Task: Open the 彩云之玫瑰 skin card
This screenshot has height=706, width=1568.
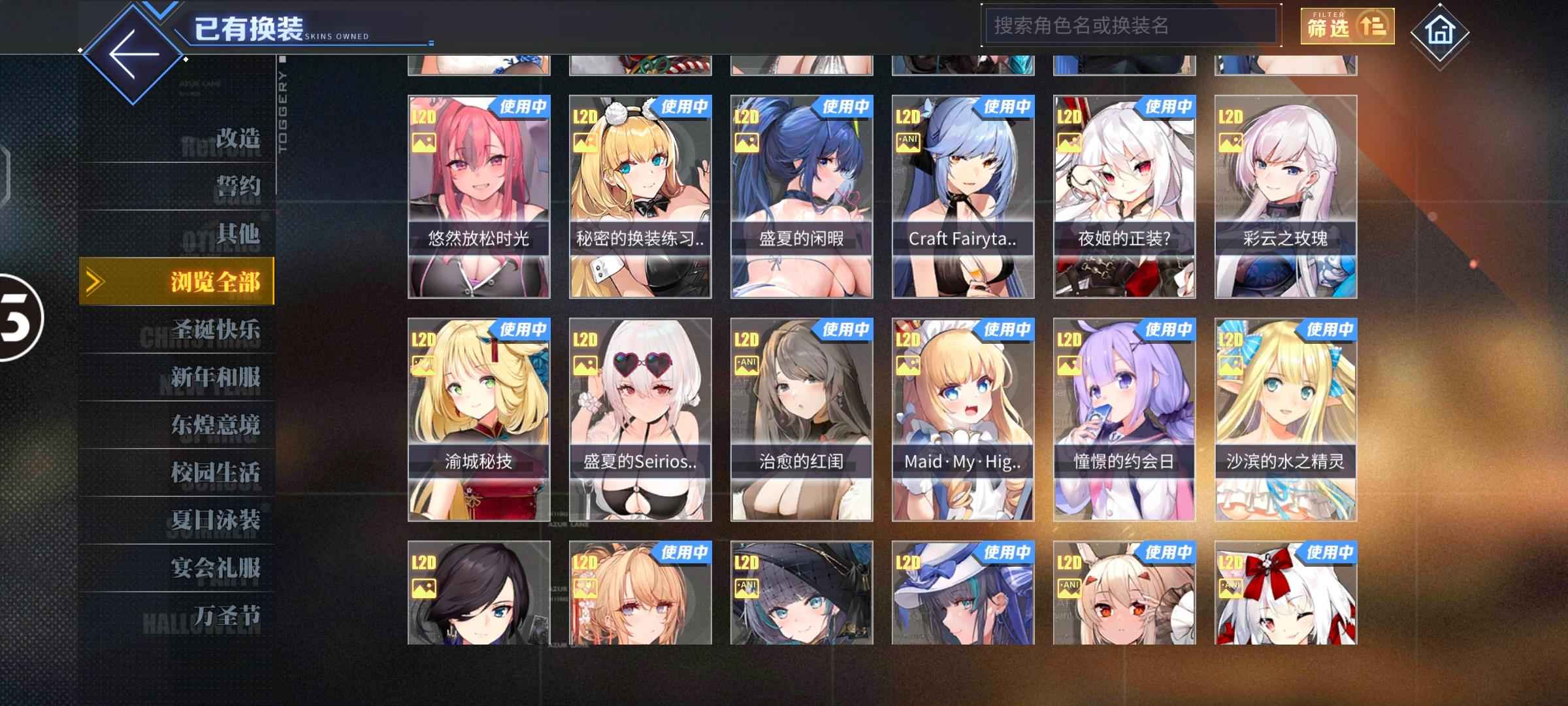Action: click(1286, 197)
